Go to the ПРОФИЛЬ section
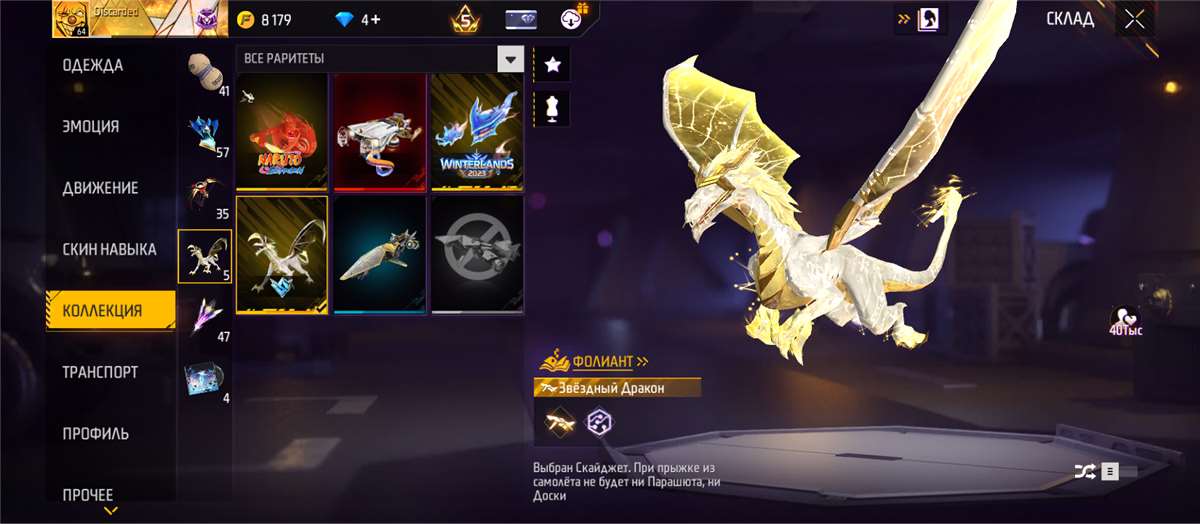The image size is (1200, 524). coord(96,434)
